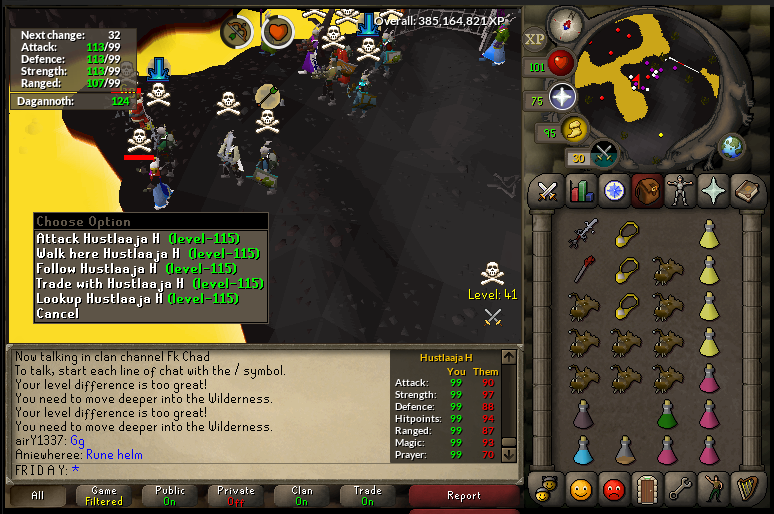Open the Combat Options tab

pos(547,190)
